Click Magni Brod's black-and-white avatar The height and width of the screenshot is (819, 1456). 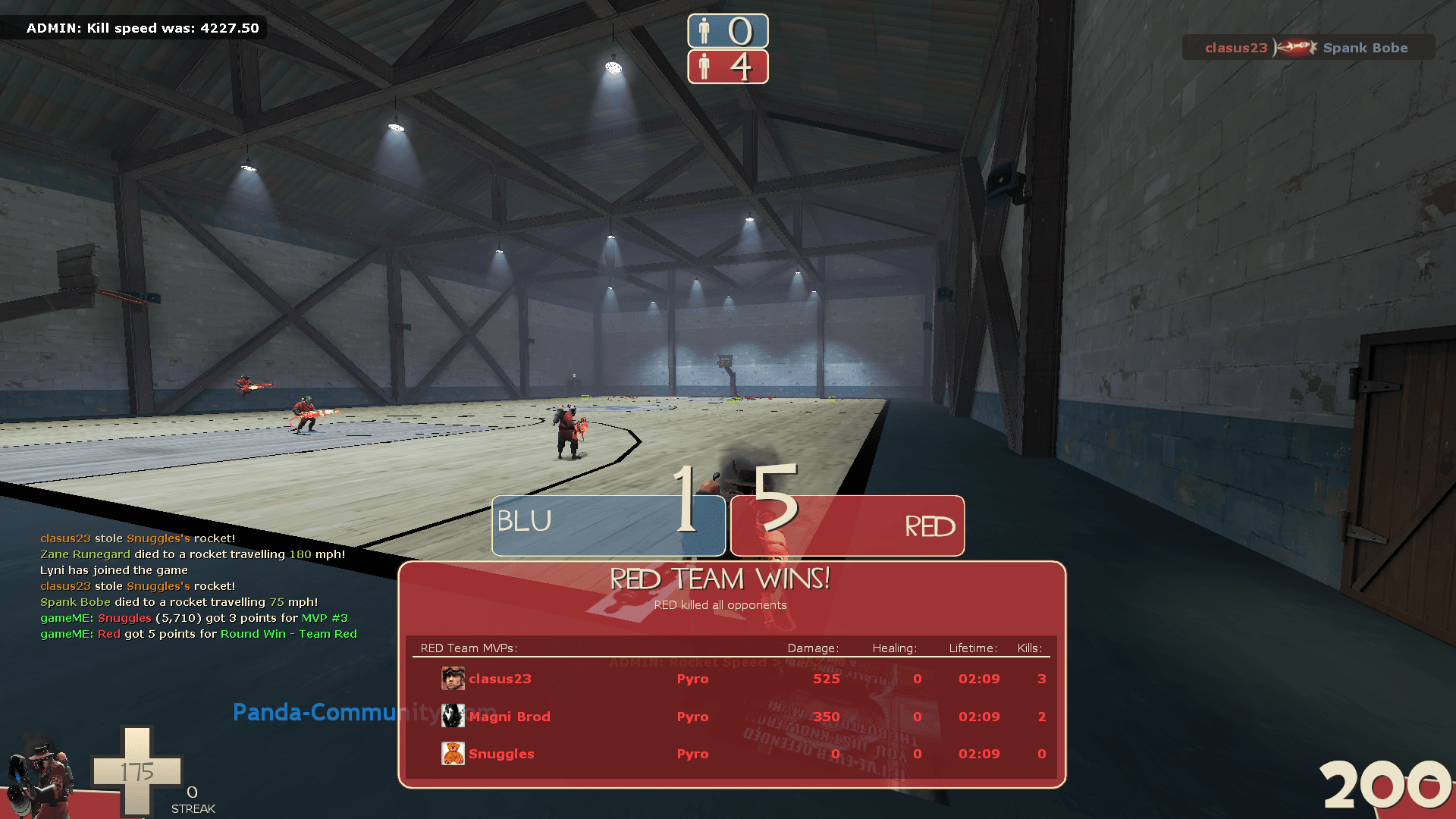[x=453, y=716]
